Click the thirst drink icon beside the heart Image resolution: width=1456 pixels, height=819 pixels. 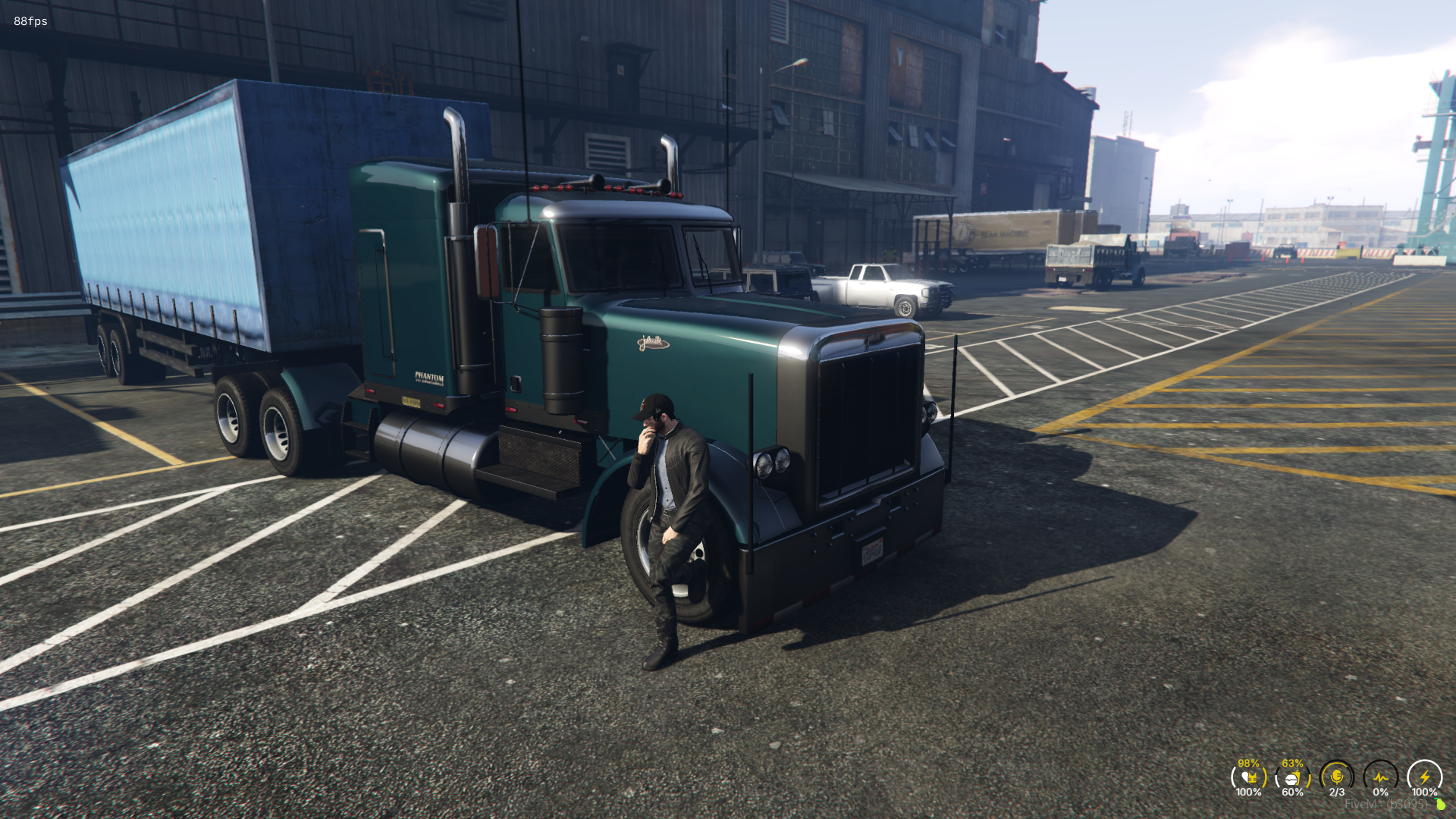click(x=1254, y=776)
